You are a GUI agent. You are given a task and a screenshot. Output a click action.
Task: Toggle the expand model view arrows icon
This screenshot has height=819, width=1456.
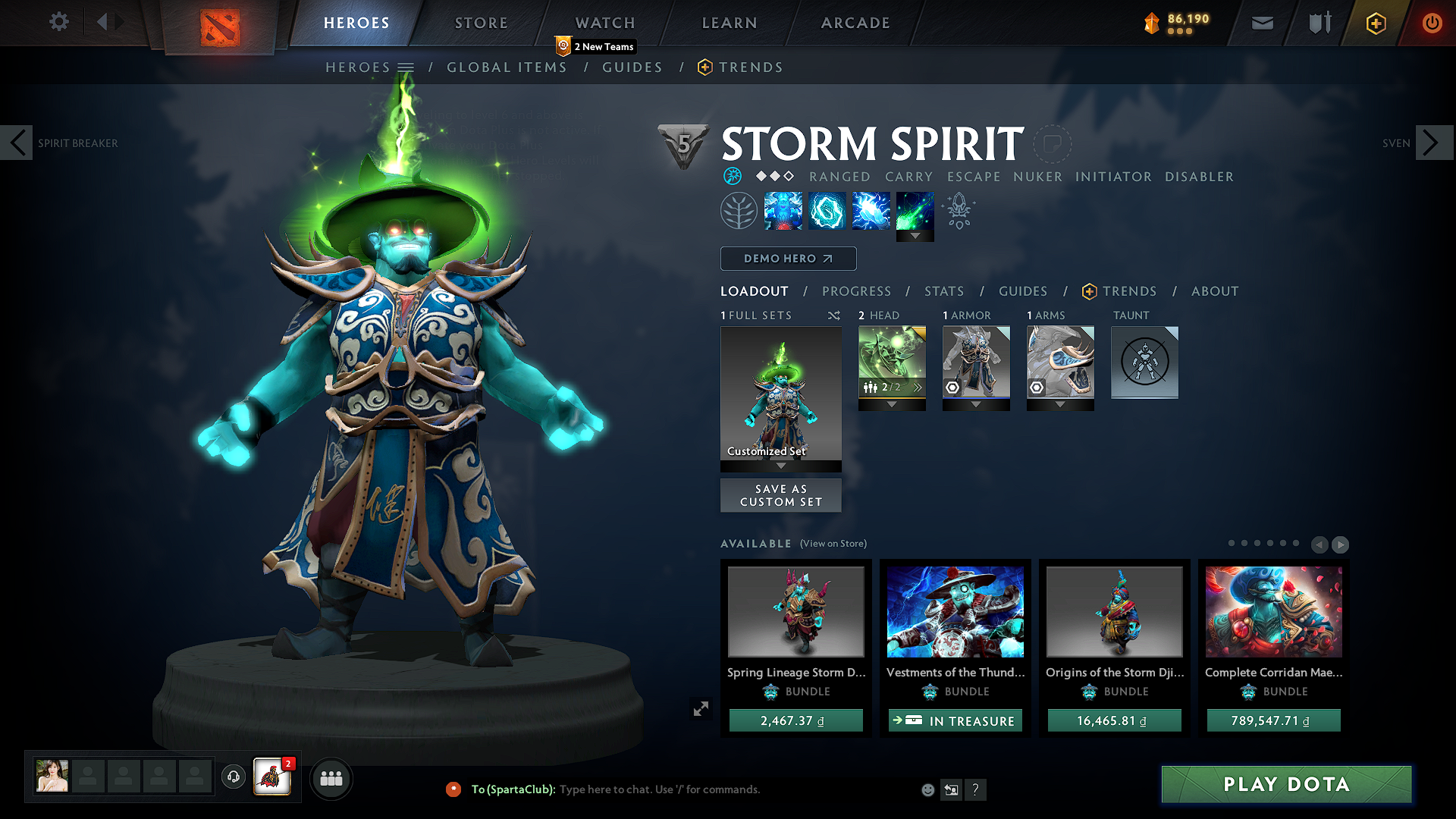pos(701,708)
